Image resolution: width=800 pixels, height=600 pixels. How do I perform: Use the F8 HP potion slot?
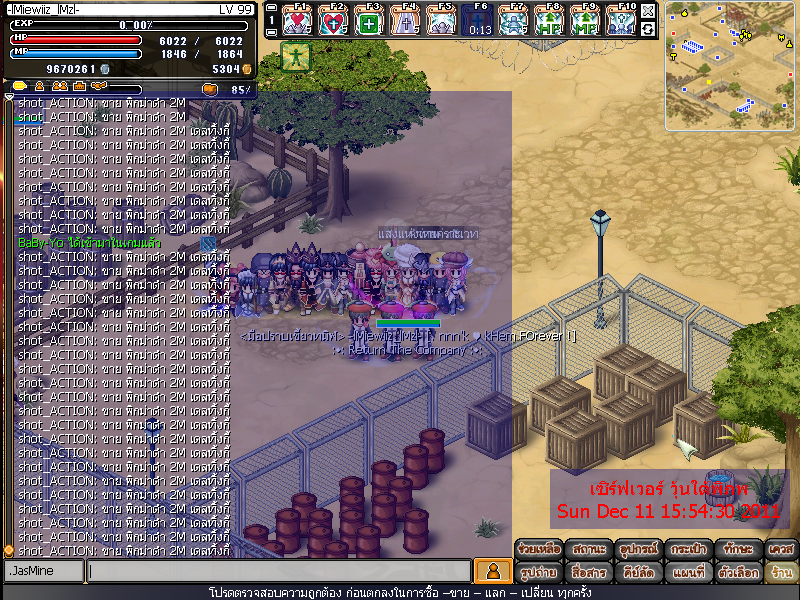pyautogui.click(x=548, y=21)
